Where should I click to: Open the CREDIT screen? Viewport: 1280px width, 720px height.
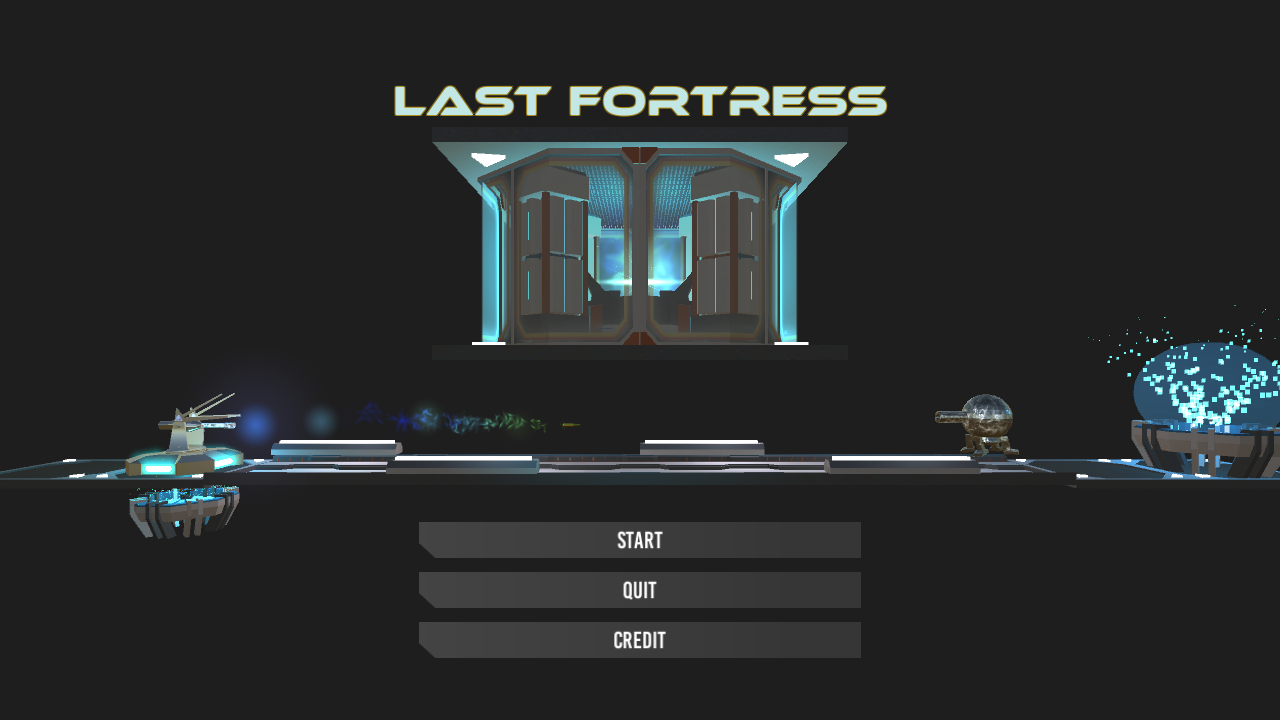click(x=639, y=640)
